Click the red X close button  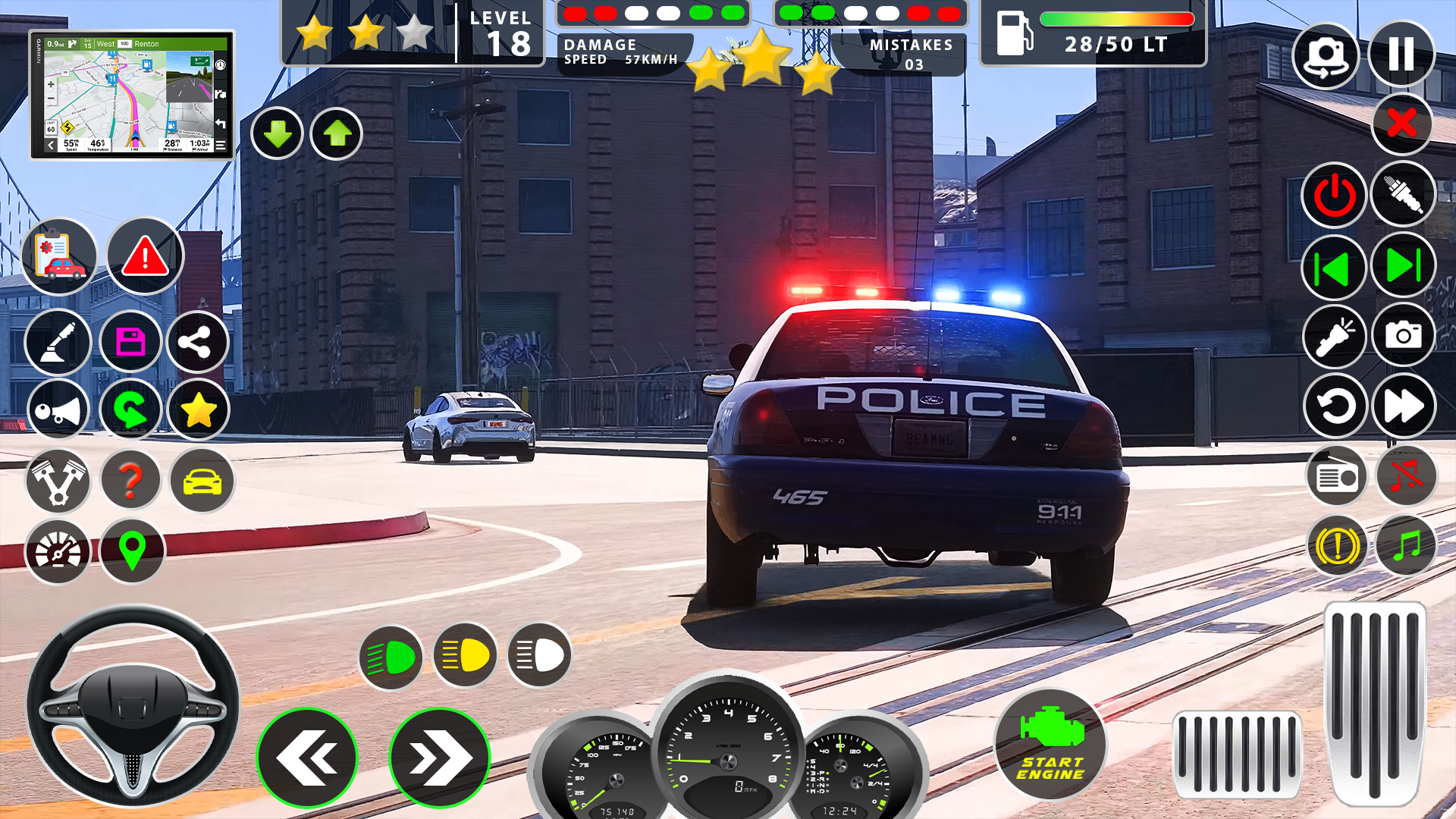tap(1401, 124)
